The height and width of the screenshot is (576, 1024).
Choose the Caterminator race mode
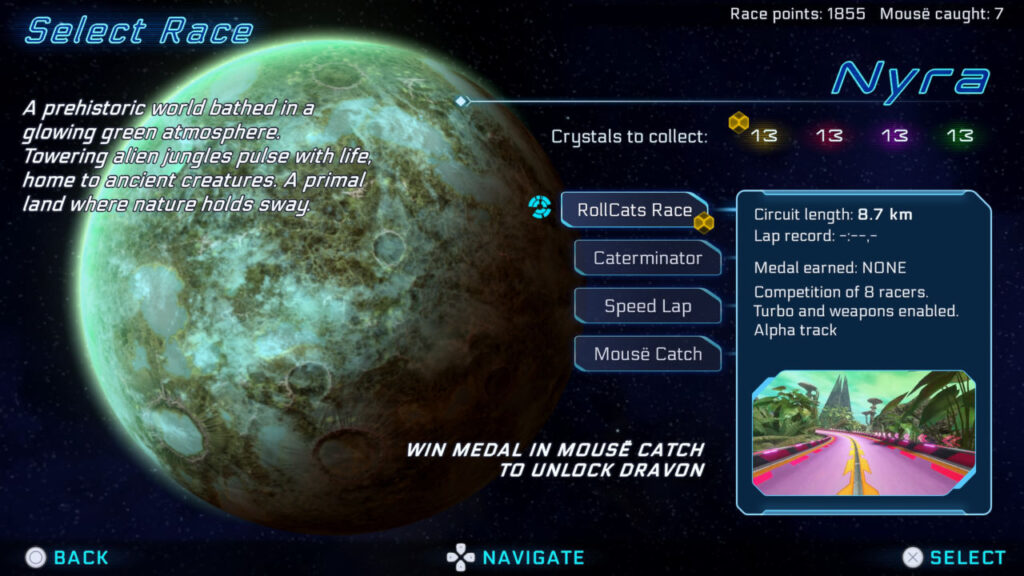647,258
